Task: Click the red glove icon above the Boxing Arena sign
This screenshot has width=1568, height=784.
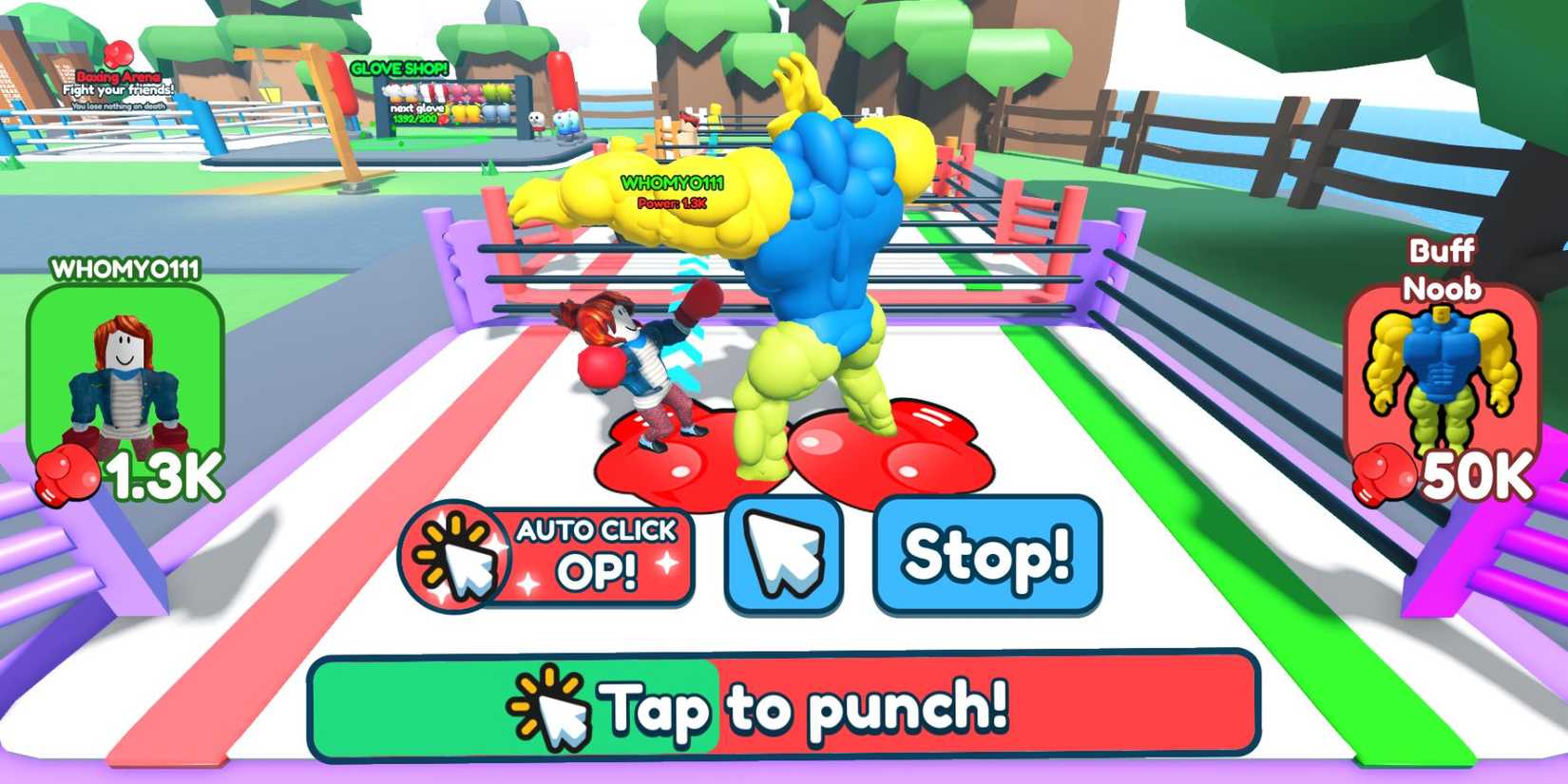Action: (117, 55)
